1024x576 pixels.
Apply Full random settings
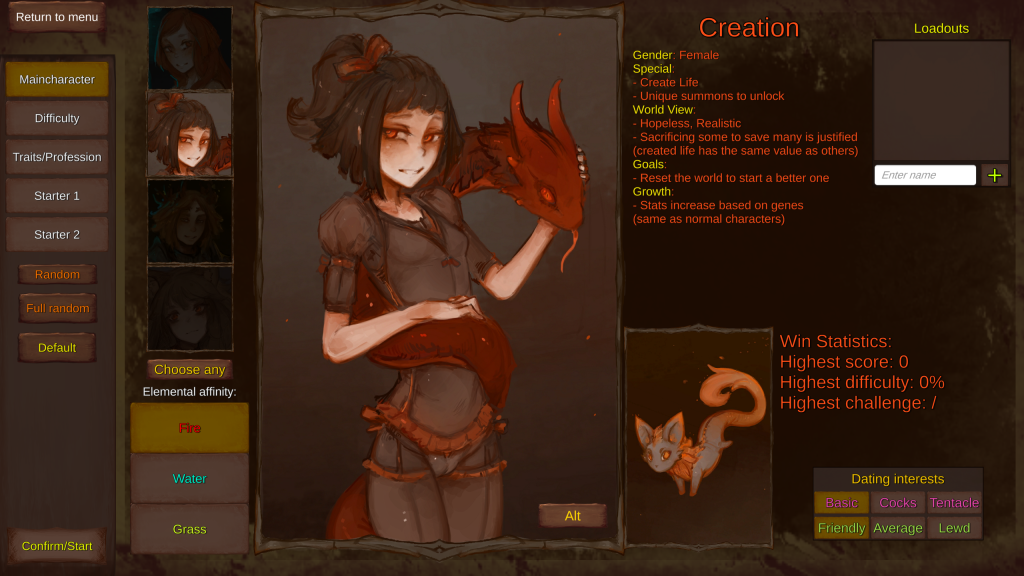pyautogui.click(x=57, y=308)
